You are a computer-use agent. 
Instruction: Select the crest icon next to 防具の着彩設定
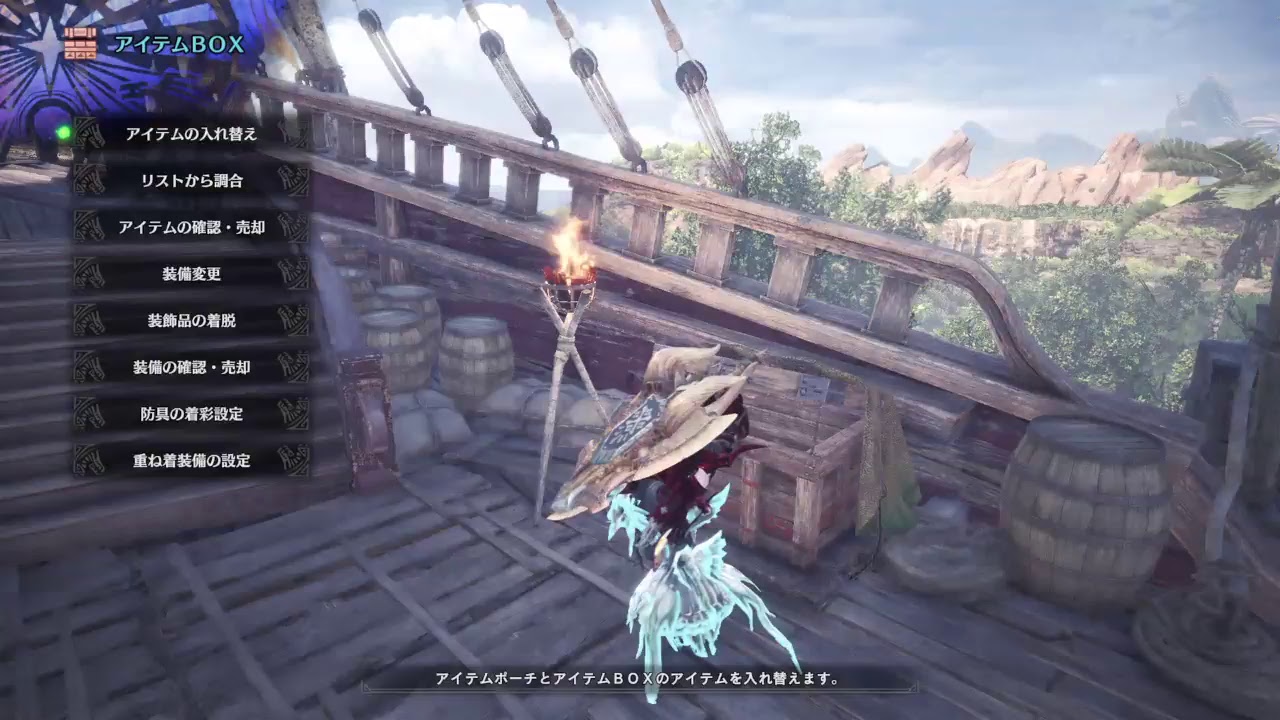(x=88, y=412)
